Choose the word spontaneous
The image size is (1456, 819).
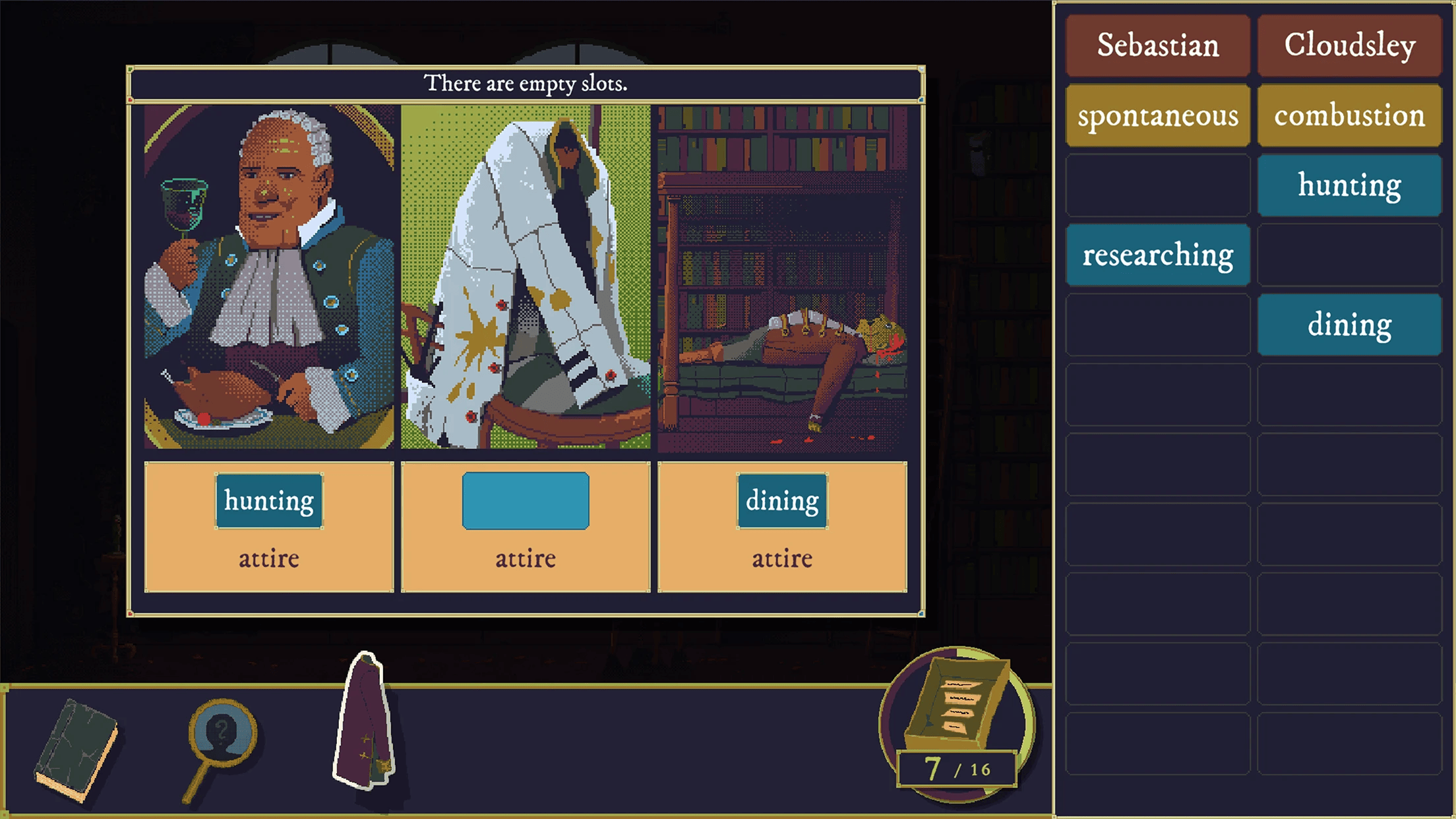point(1157,115)
